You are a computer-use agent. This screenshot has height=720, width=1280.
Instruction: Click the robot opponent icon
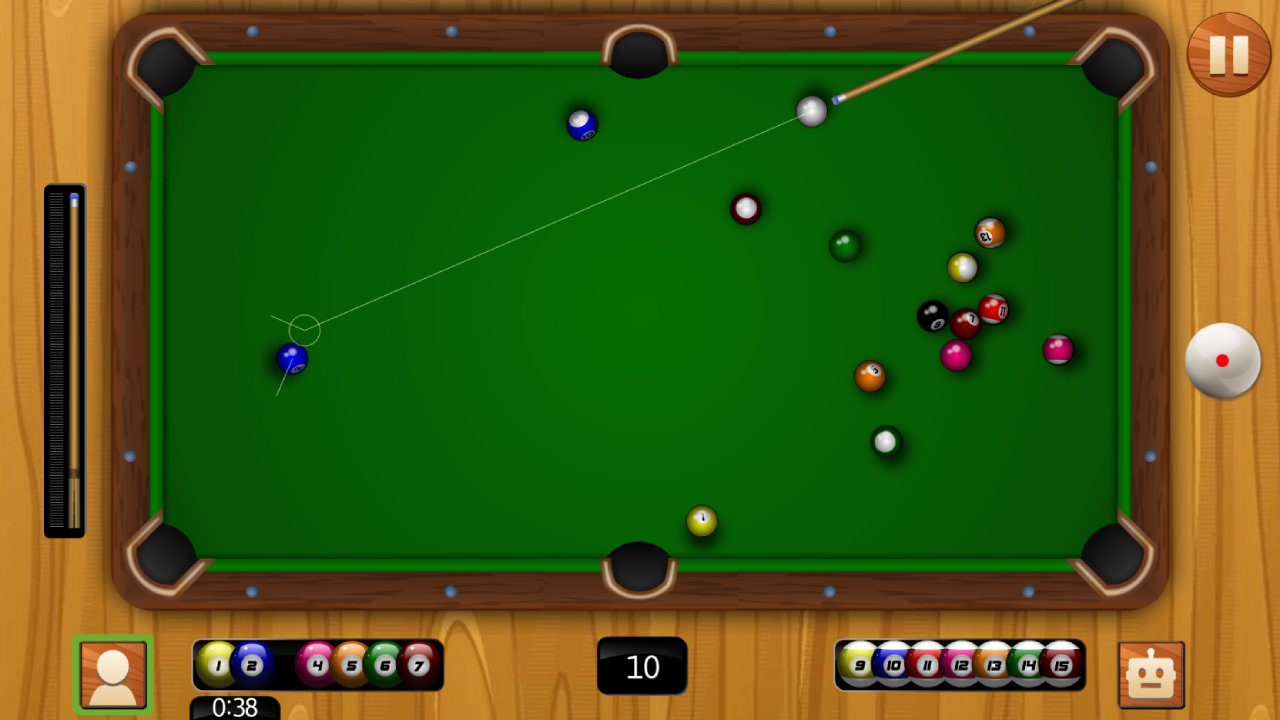coord(1150,675)
